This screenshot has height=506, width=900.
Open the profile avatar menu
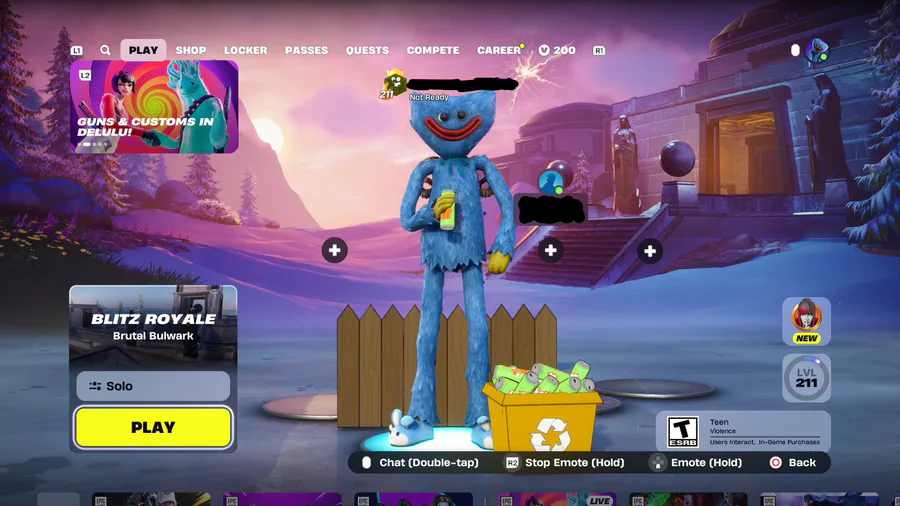[817, 51]
